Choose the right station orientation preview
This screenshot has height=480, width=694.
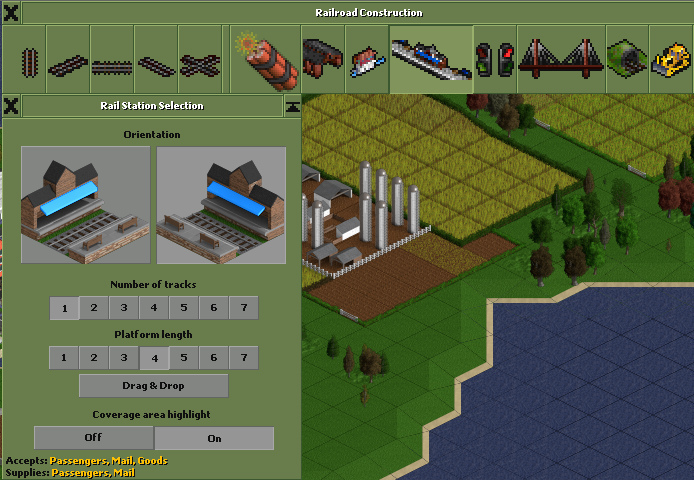click(x=221, y=204)
